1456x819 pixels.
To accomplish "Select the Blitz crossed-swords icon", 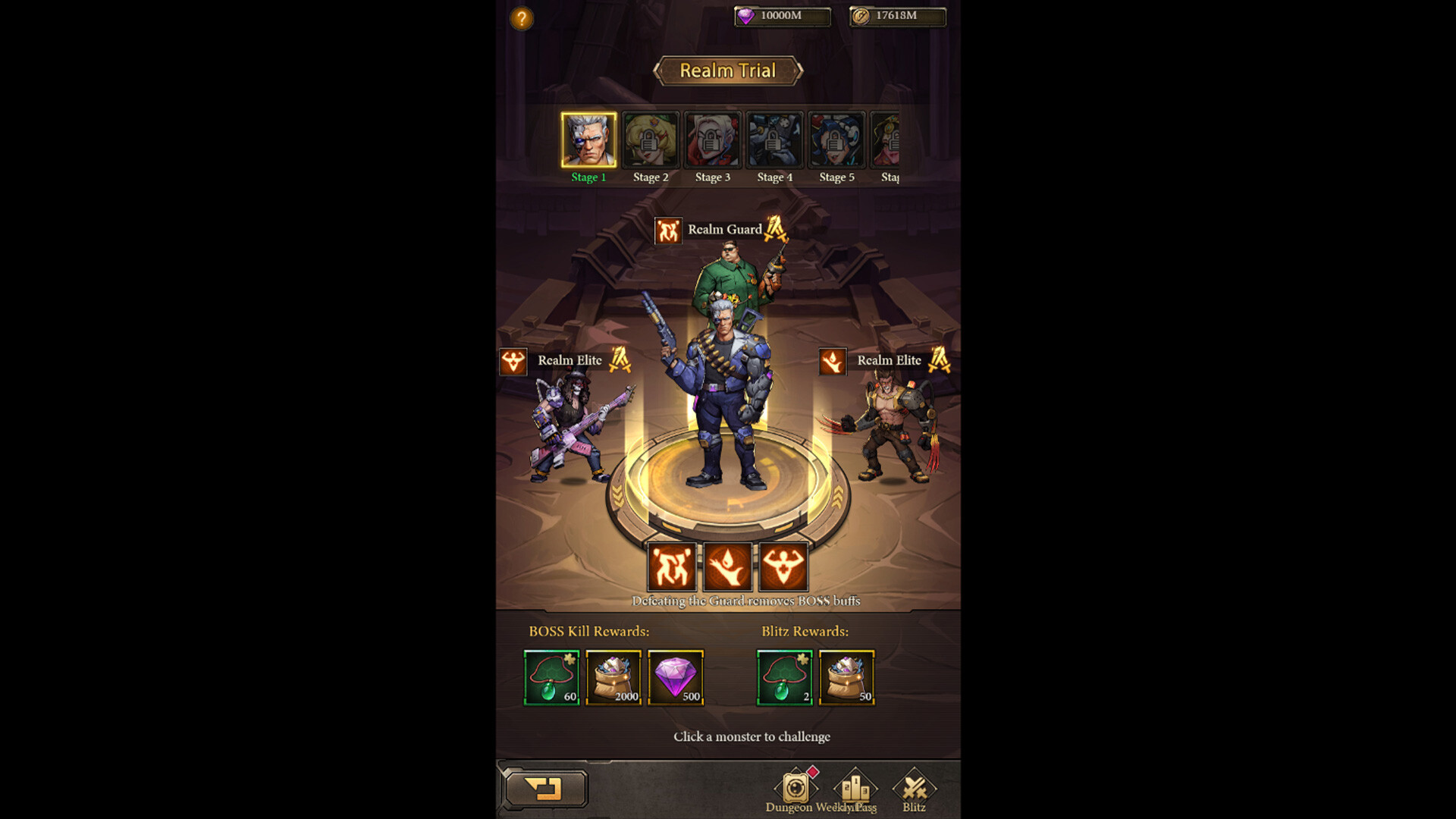I will pyautogui.click(x=914, y=789).
